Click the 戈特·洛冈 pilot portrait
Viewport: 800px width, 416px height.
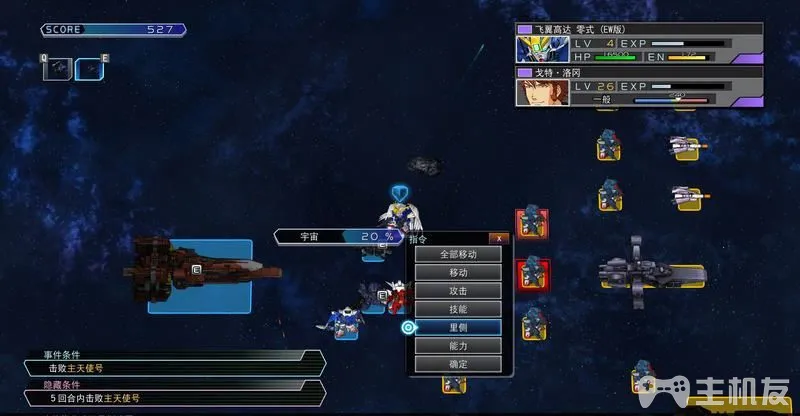(536, 93)
